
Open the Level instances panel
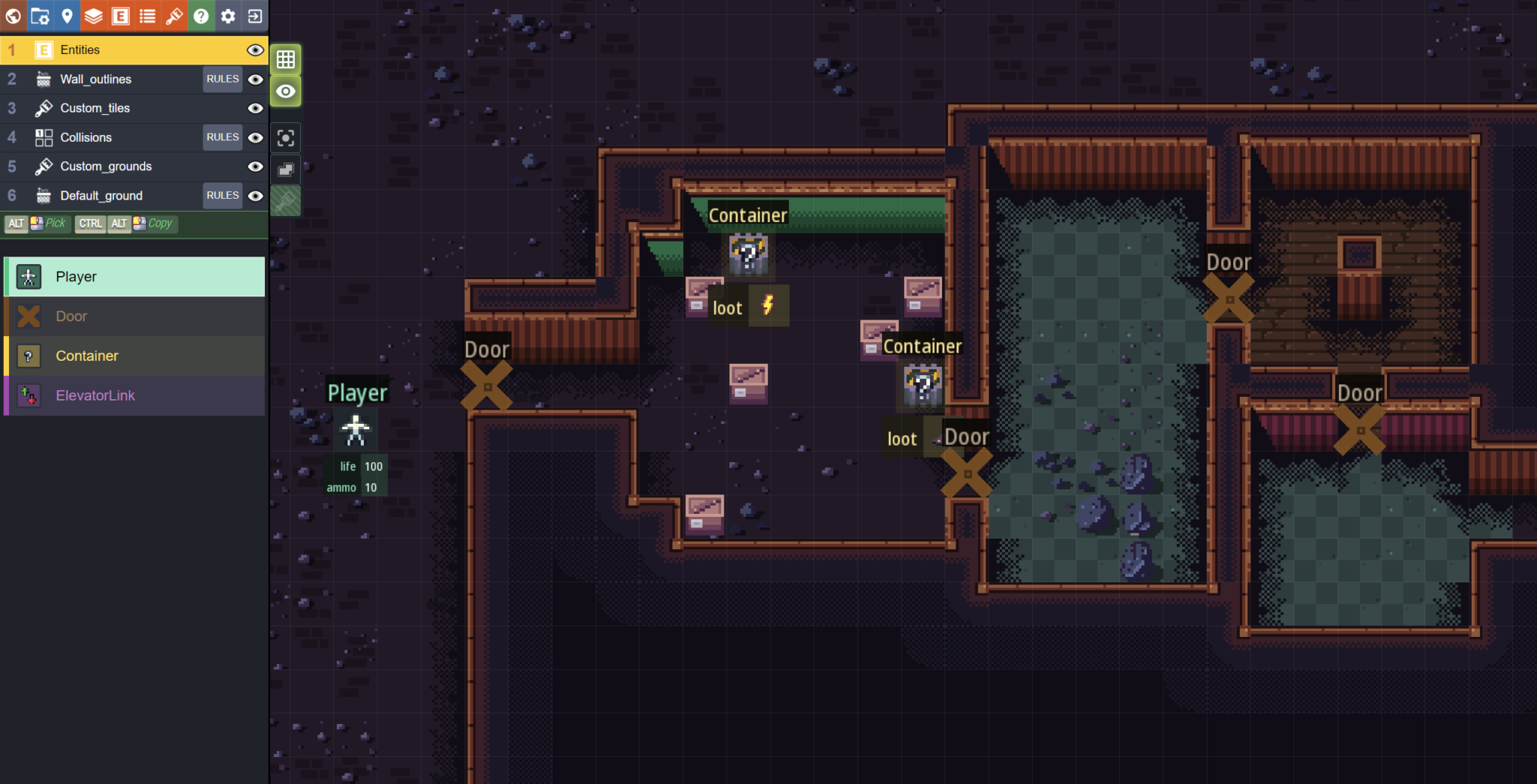[x=68, y=16]
